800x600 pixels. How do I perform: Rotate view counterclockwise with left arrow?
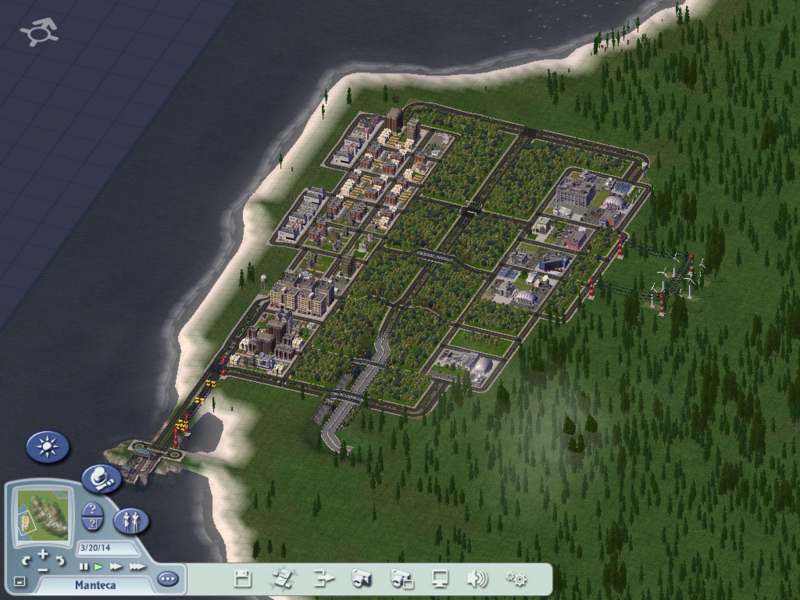coord(27,558)
